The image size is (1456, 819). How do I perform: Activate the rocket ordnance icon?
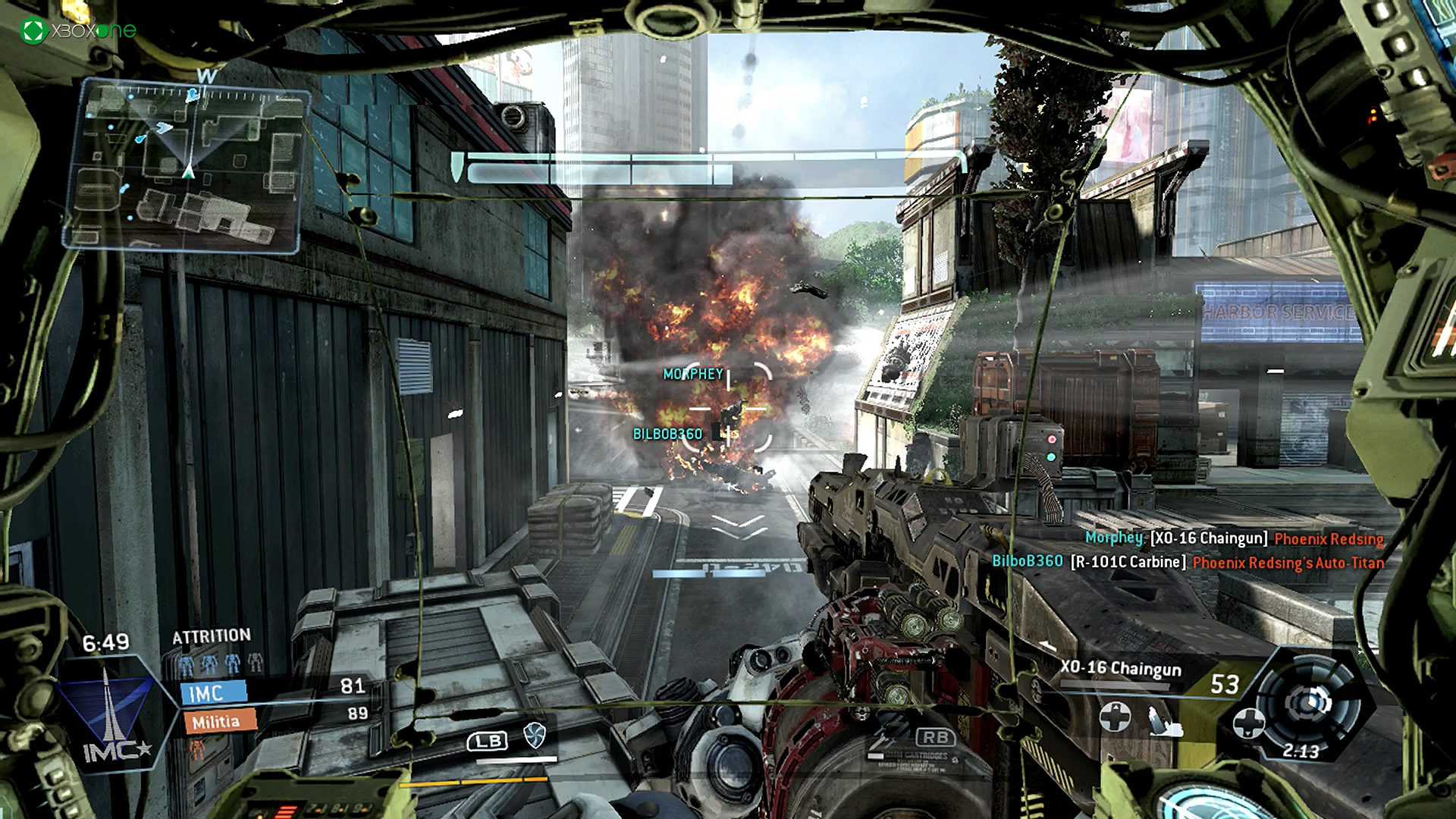tap(1164, 722)
